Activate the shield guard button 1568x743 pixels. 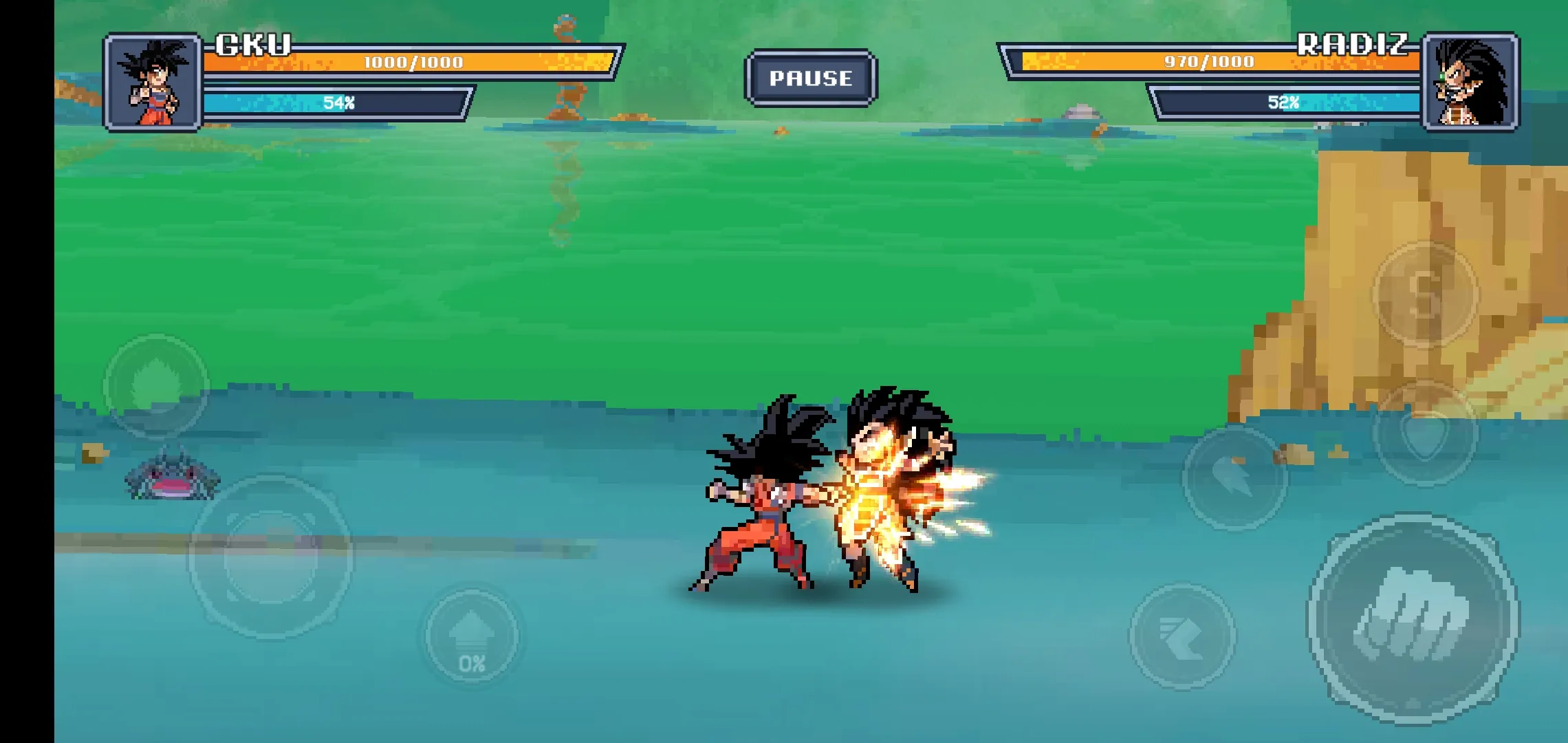(1425, 433)
